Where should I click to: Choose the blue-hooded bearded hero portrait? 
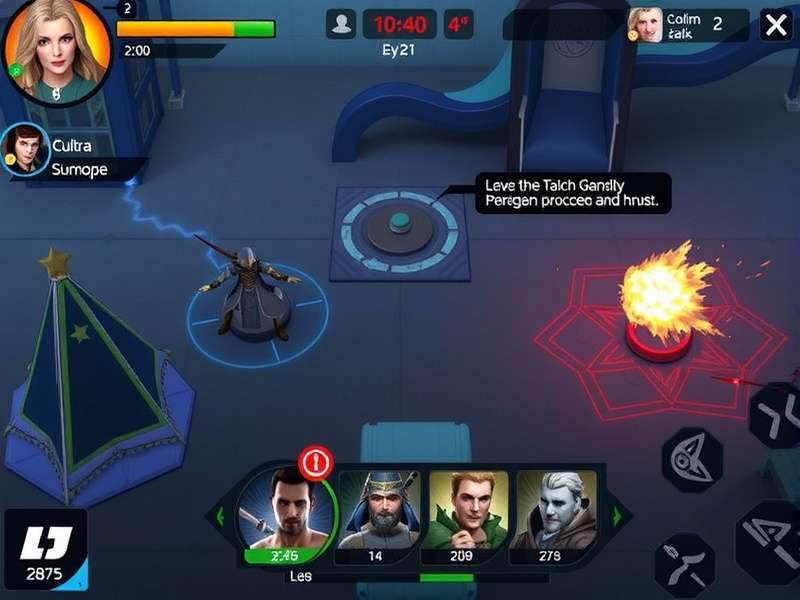(379, 510)
